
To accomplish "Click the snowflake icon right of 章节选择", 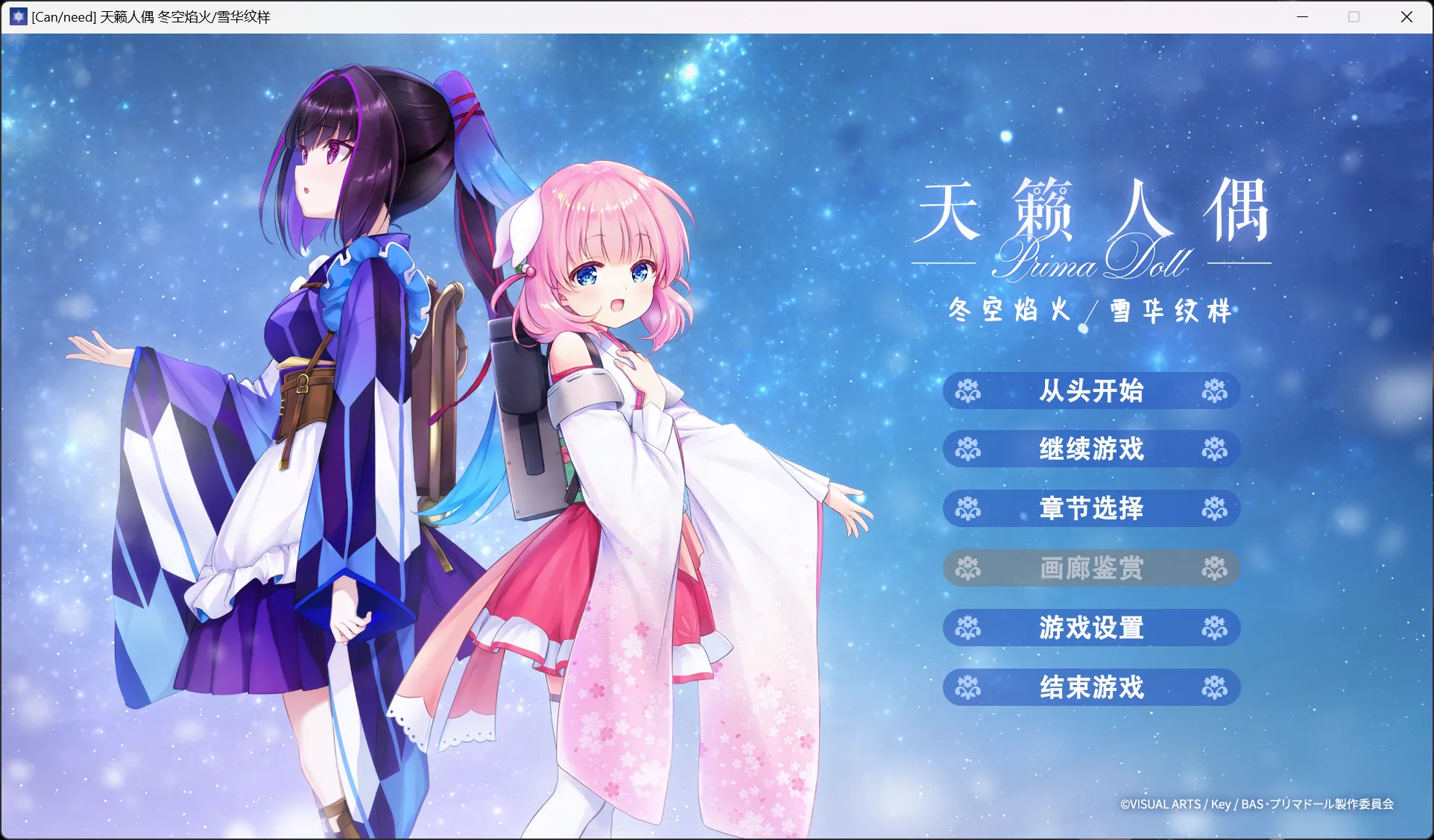I will point(1213,508).
